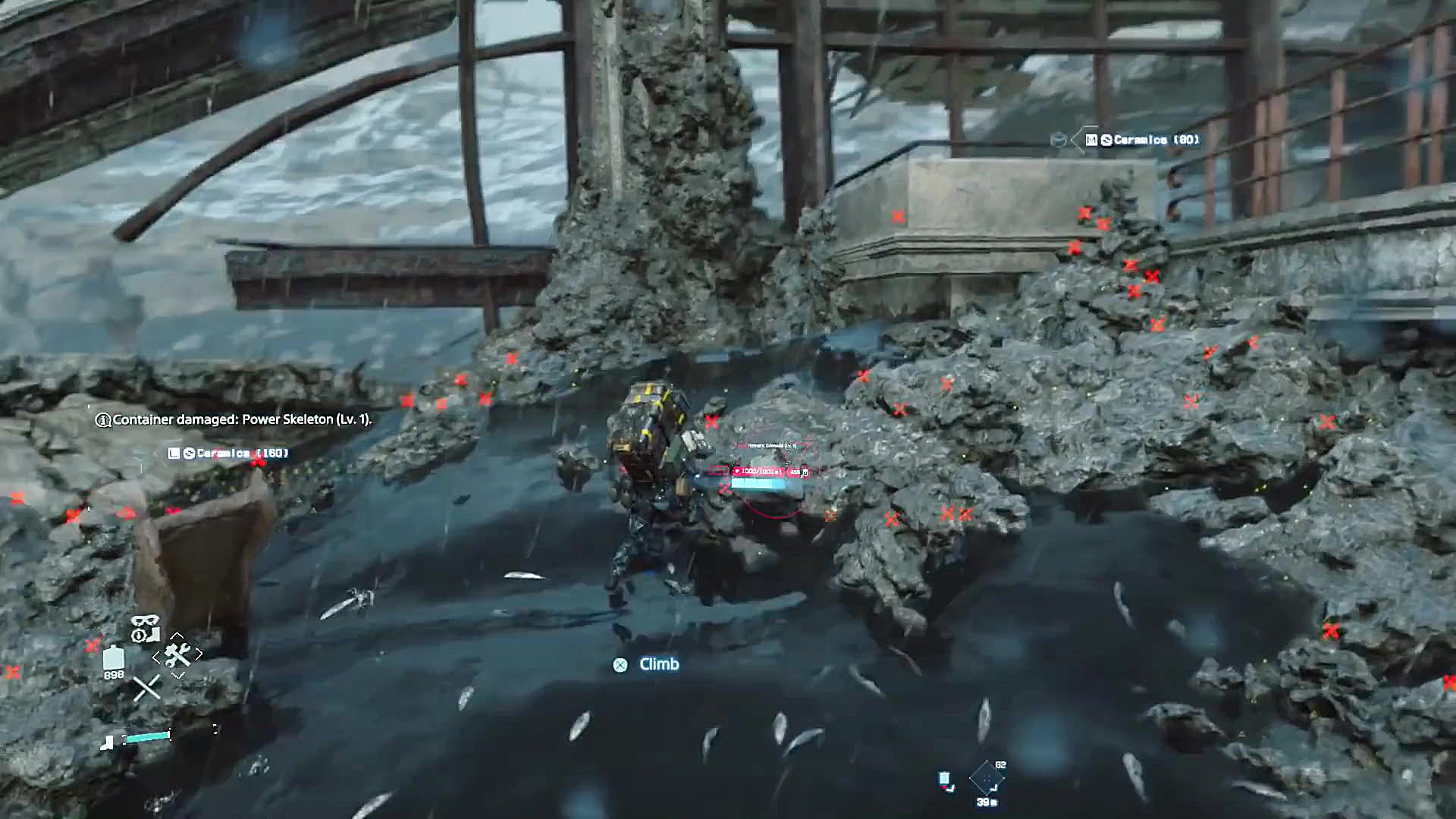Select the Hematic Grenade (Lv. 1) label
The image size is (1456, 819).
pyautogui.click(x=773, y=446)
